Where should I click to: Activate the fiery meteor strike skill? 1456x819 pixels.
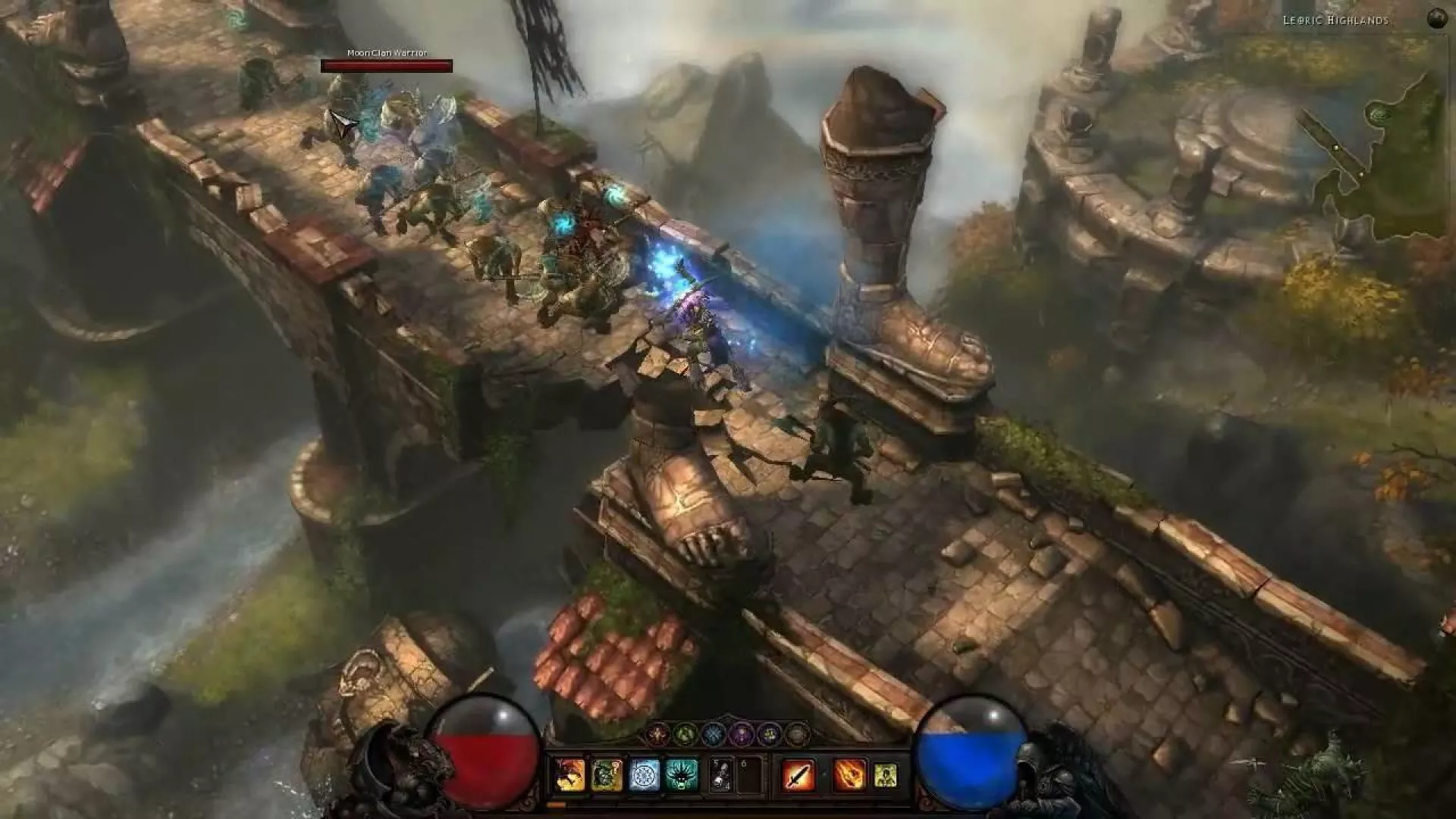click(849, 775)
